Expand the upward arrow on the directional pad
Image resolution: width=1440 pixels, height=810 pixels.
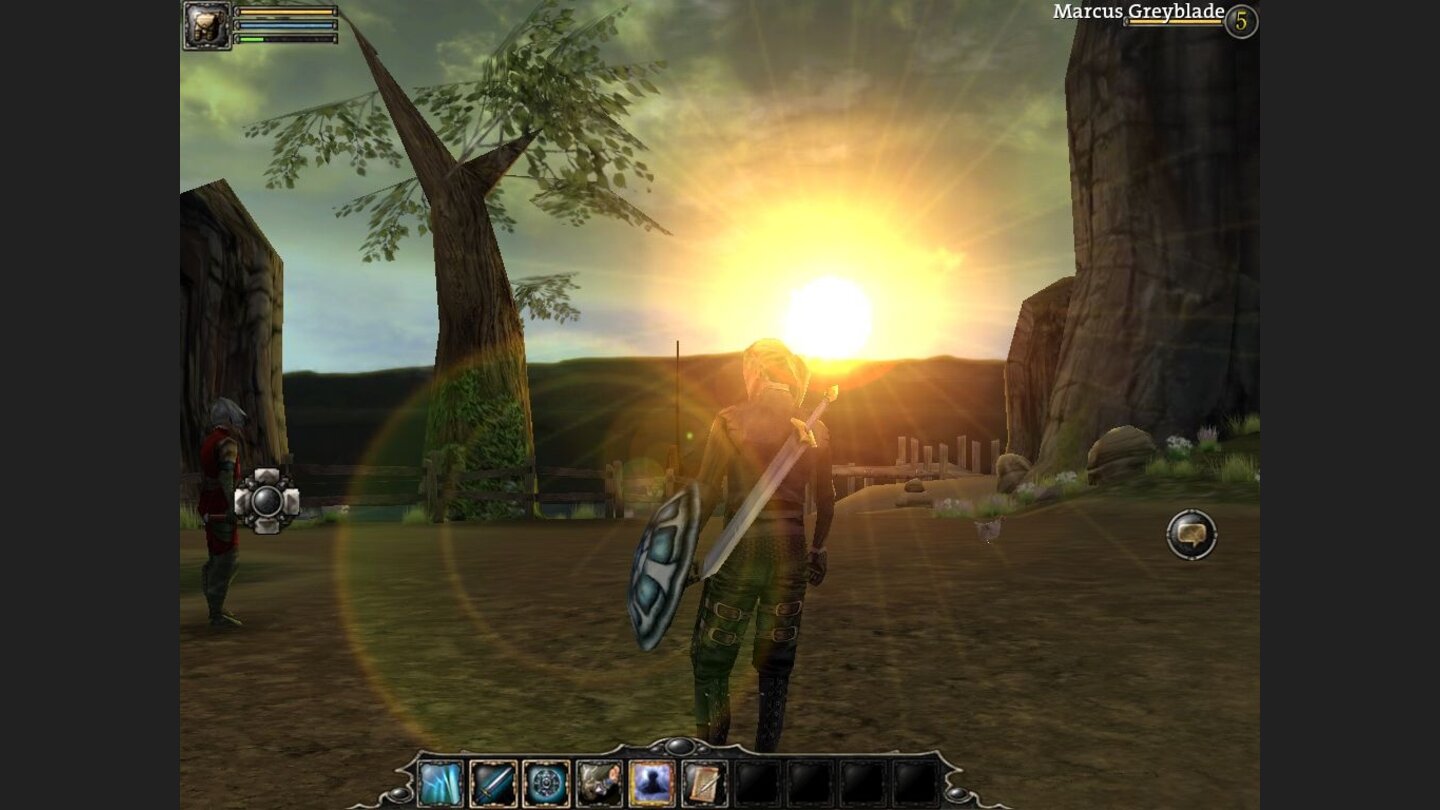265,475
